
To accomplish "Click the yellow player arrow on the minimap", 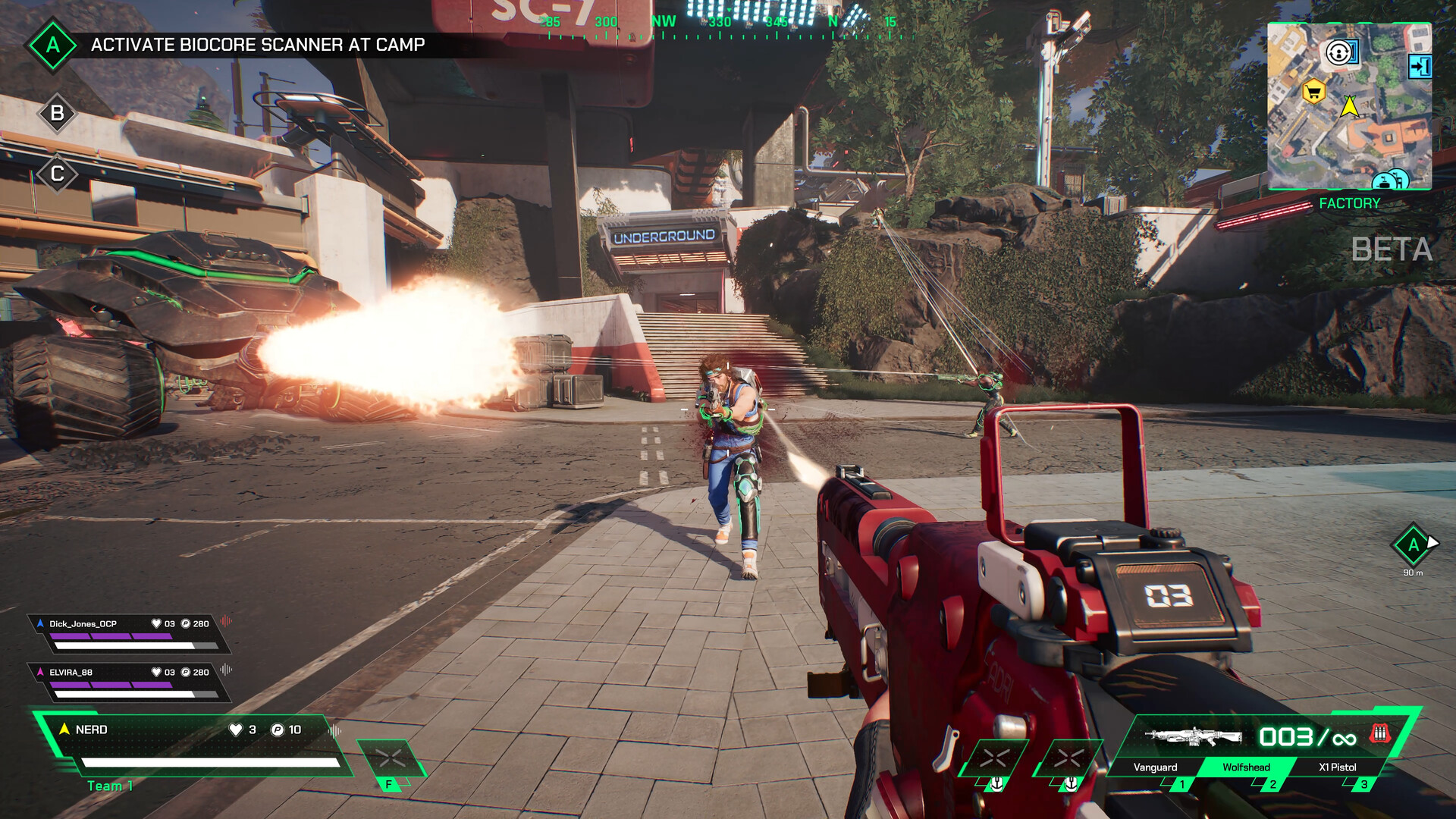I will 1351,108.
